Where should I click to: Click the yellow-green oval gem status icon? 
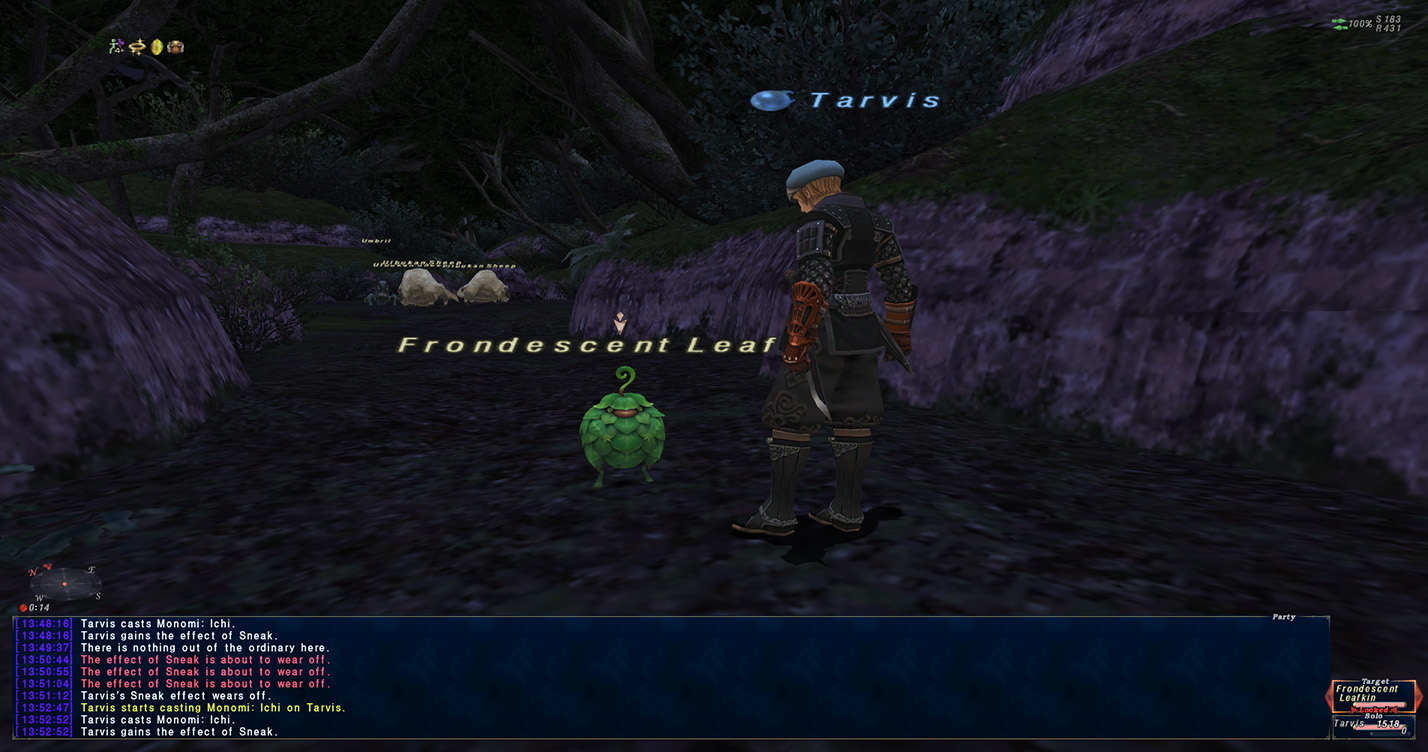click(x=157, y=46)
